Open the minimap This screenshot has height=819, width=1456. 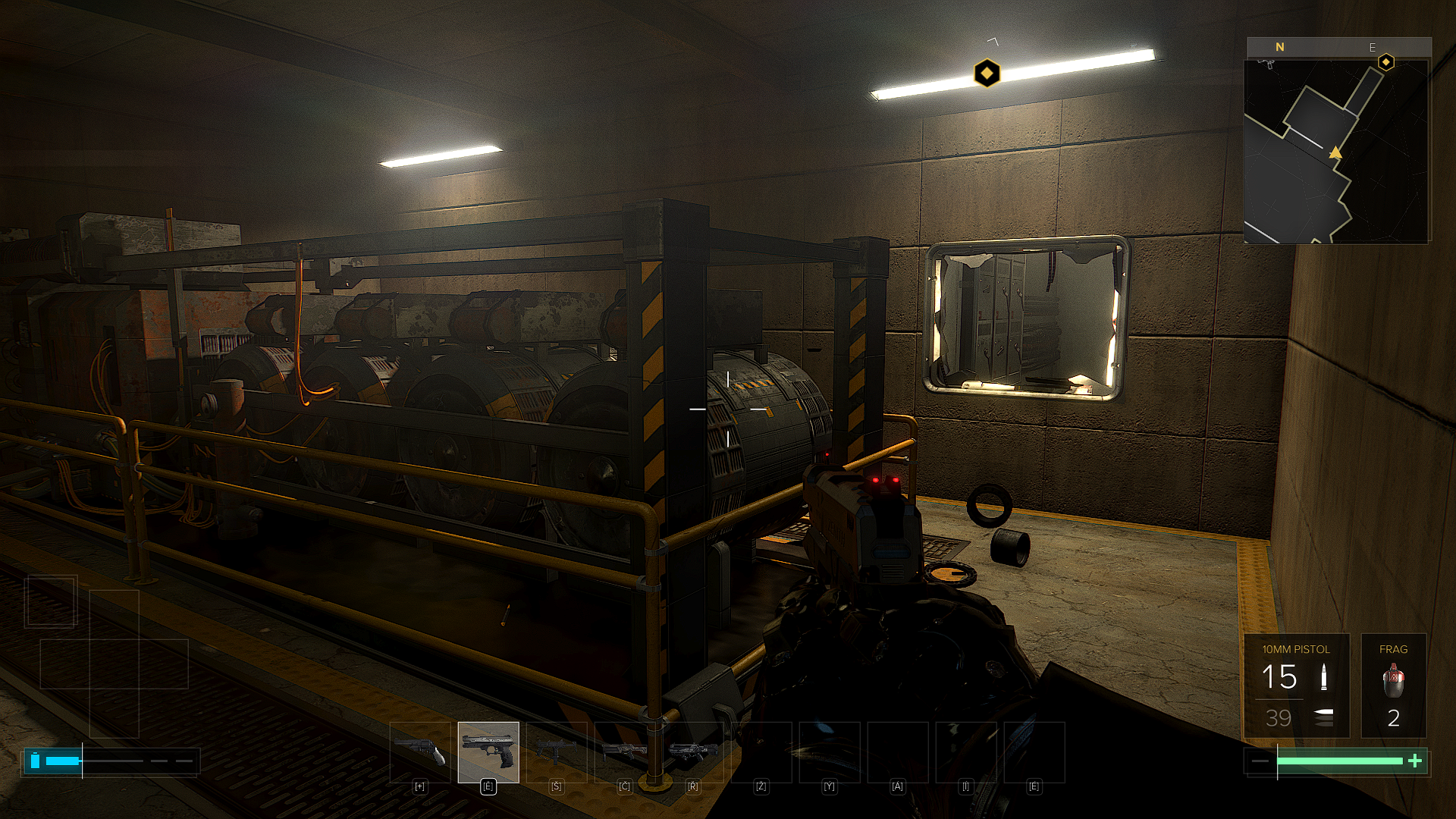[x=1337, y=151]
